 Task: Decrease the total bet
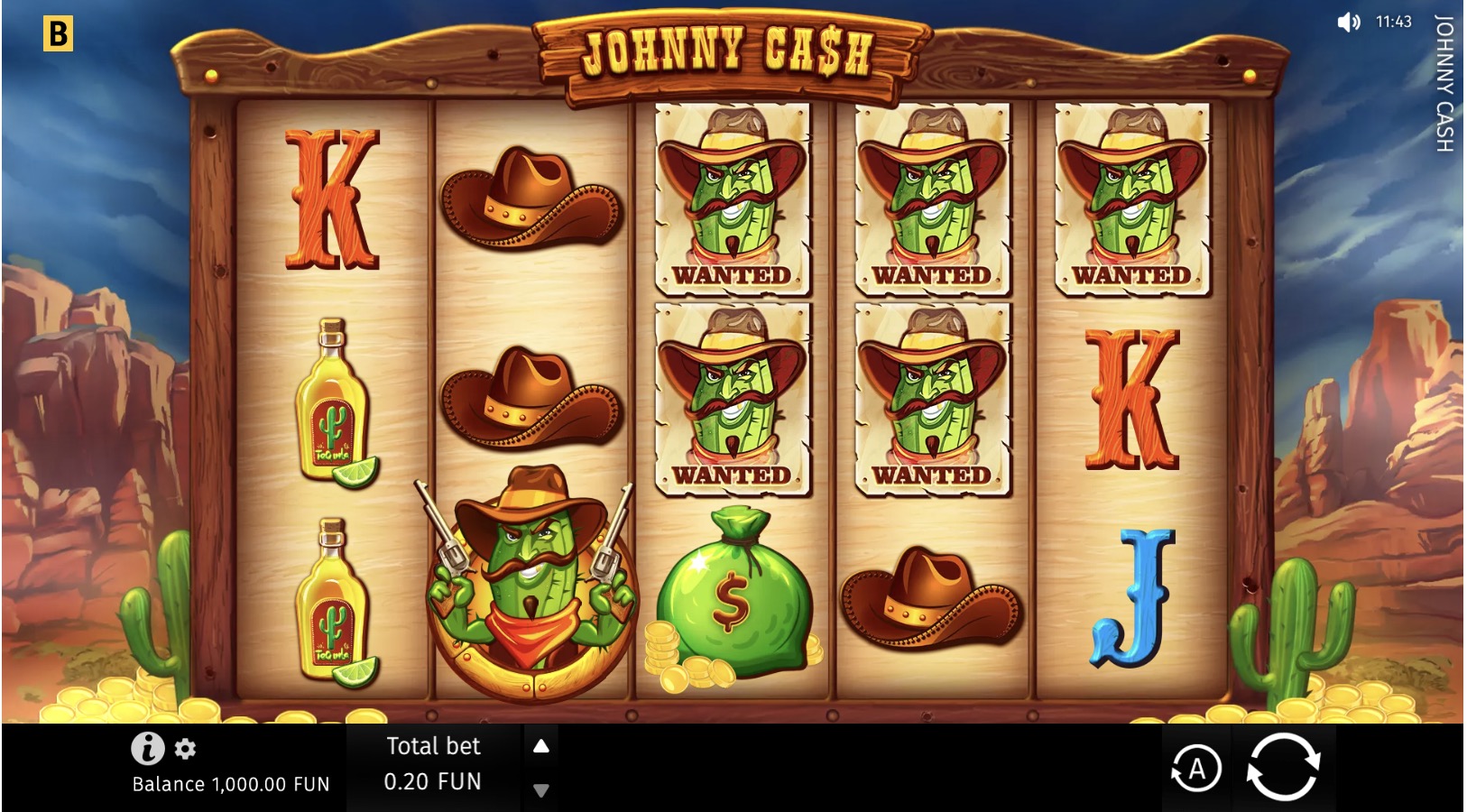pos(541,789)
